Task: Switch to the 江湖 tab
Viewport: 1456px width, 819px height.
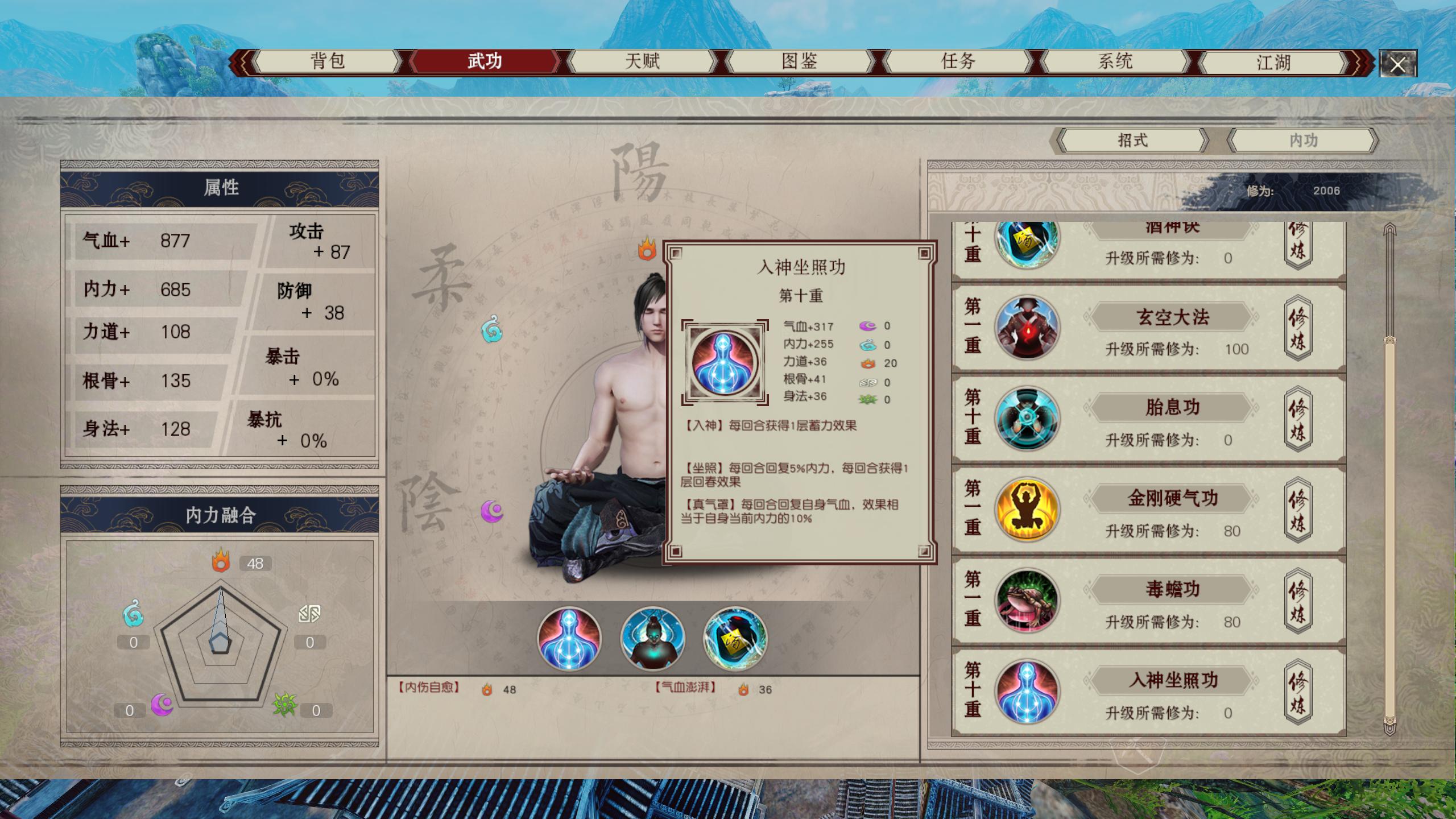Action: (1273, 62)
